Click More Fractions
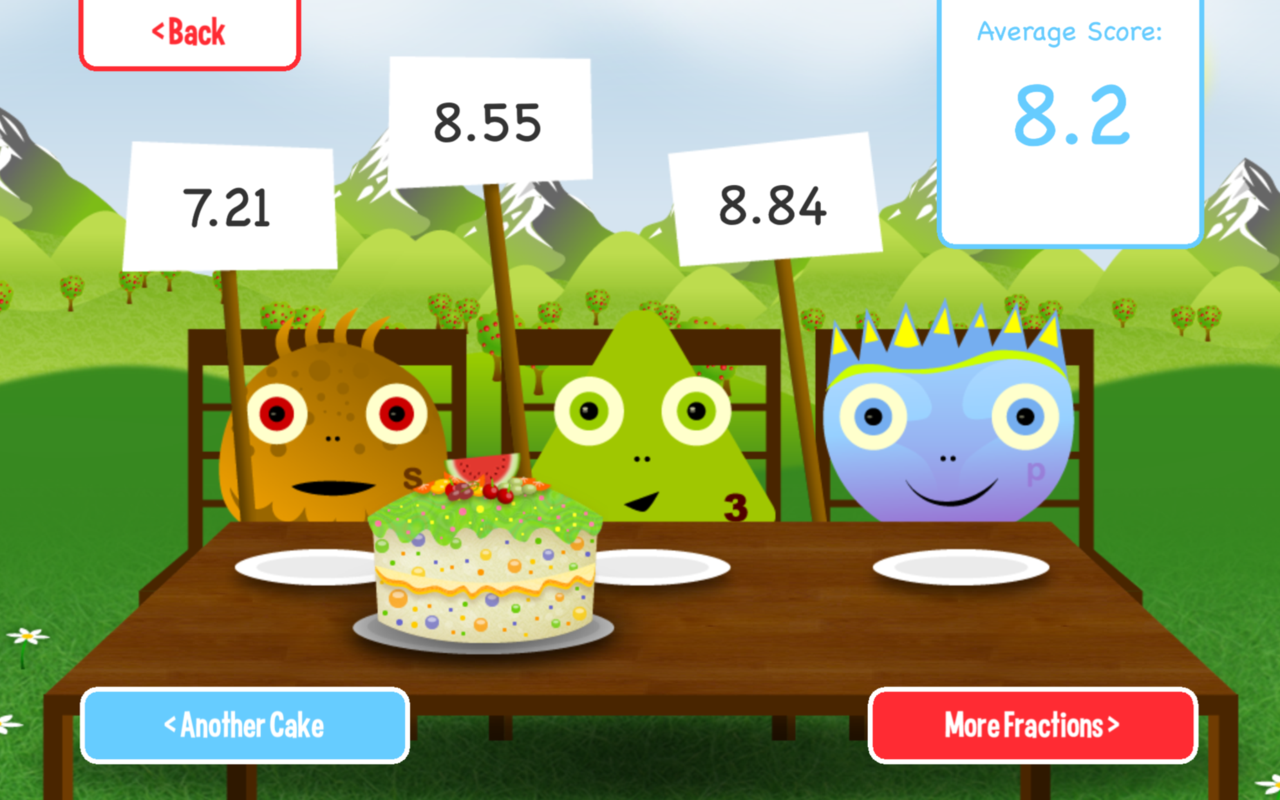This screenshot has height=800, width=1280. (x=1032, y=727)
